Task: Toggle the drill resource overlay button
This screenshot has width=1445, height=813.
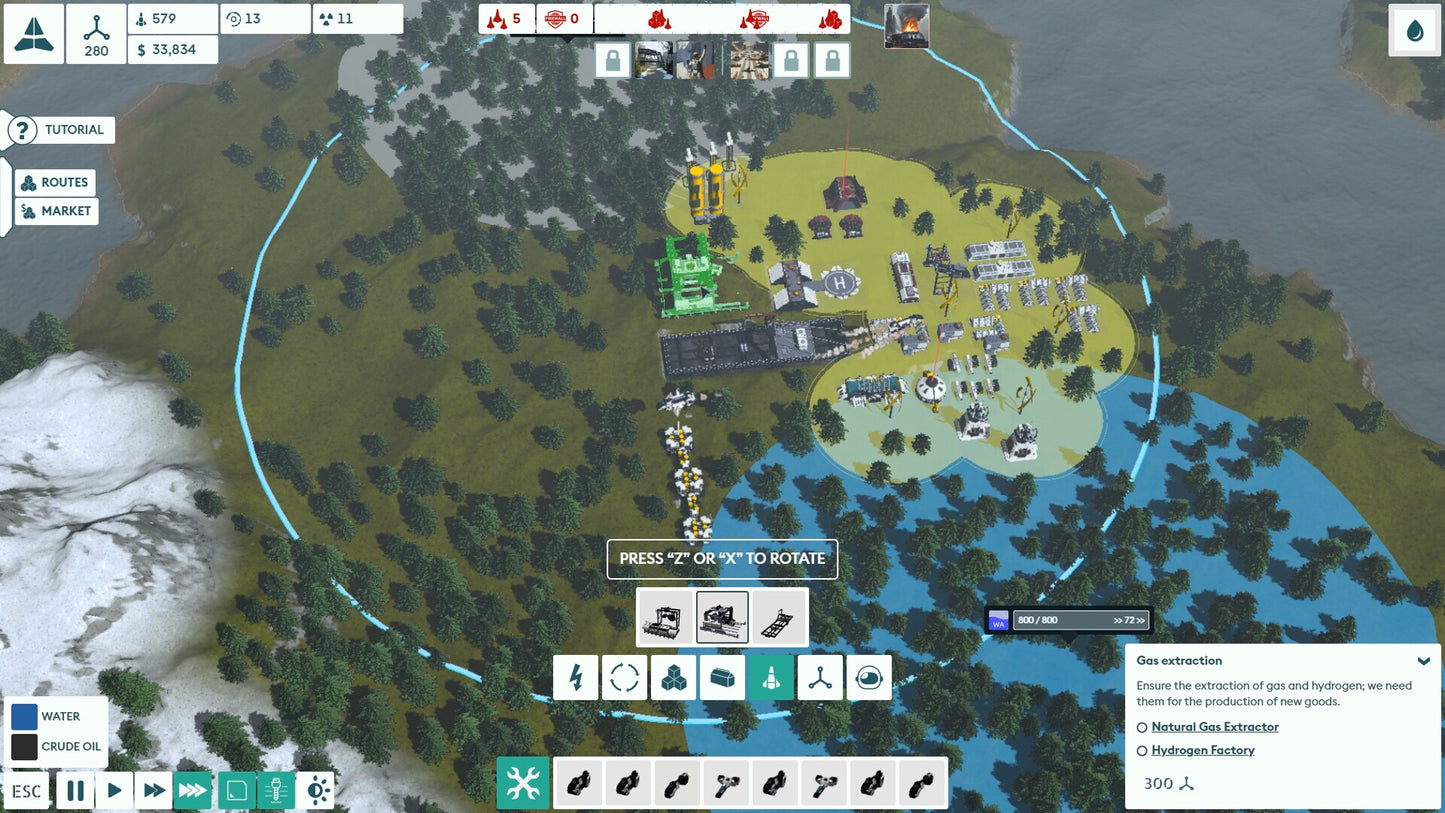Action: 276,791
